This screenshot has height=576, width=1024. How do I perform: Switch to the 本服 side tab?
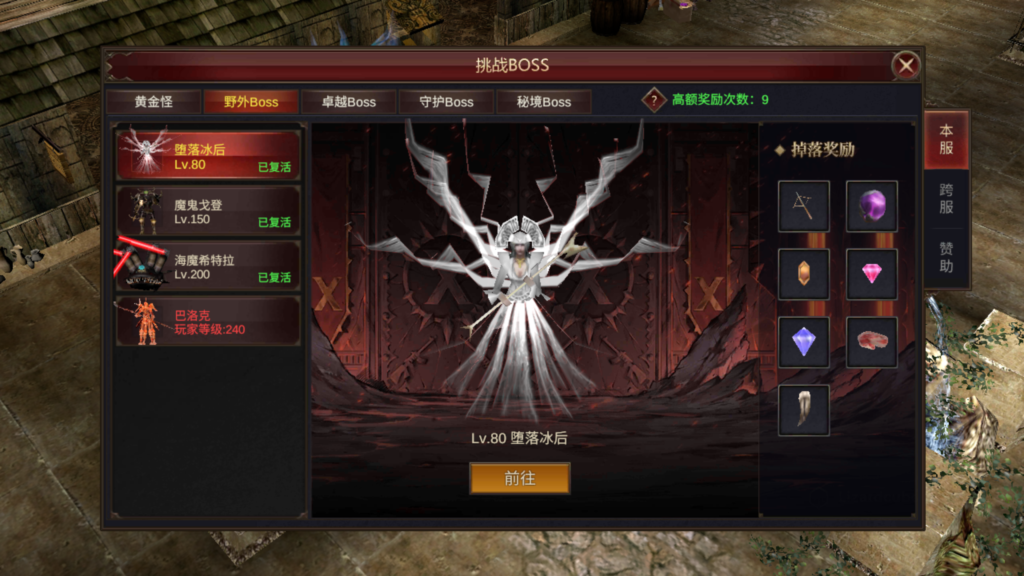pos(946,140)
